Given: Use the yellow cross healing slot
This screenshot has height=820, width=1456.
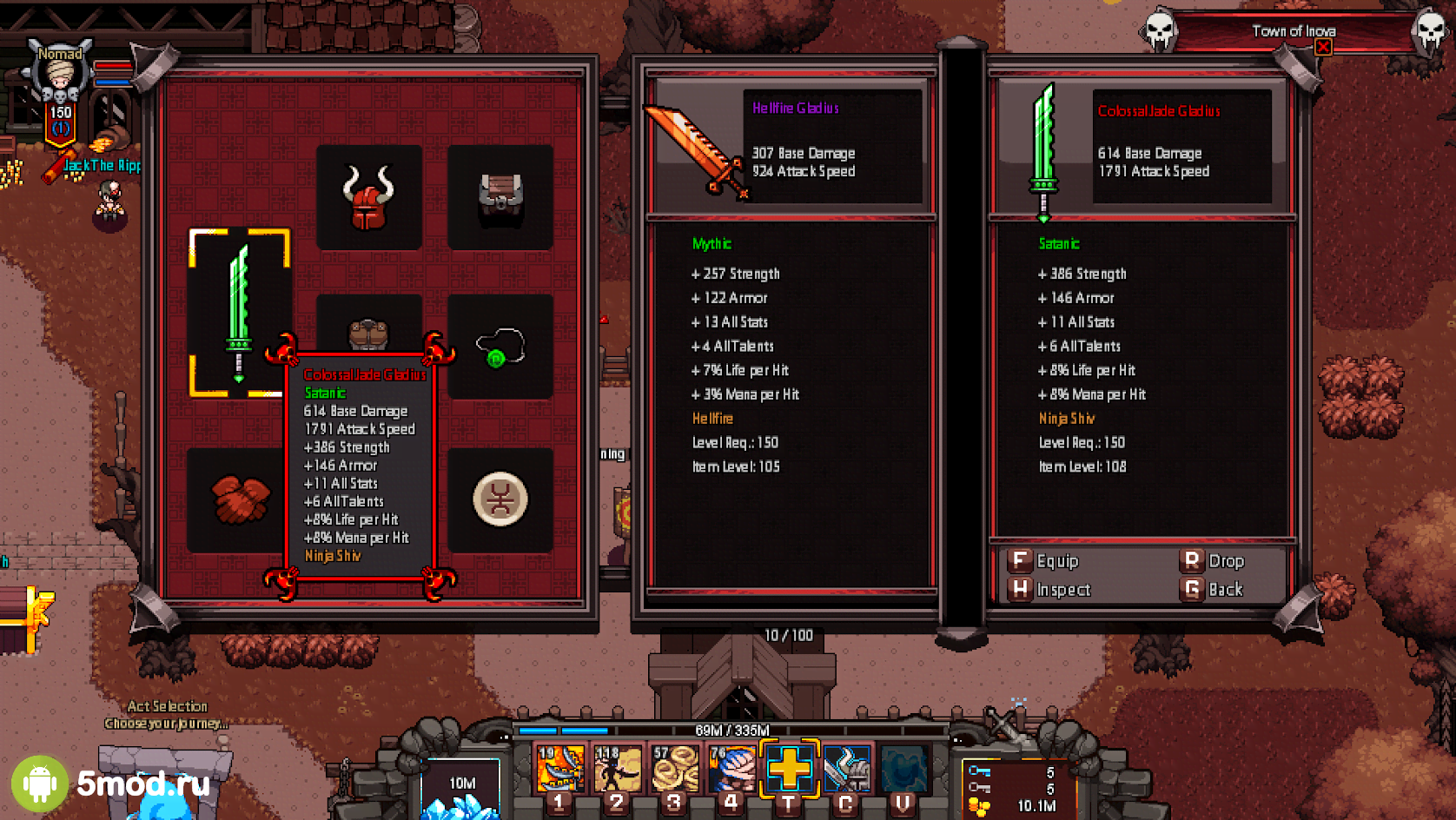Looking at the screenshot, I should point(789,770).
